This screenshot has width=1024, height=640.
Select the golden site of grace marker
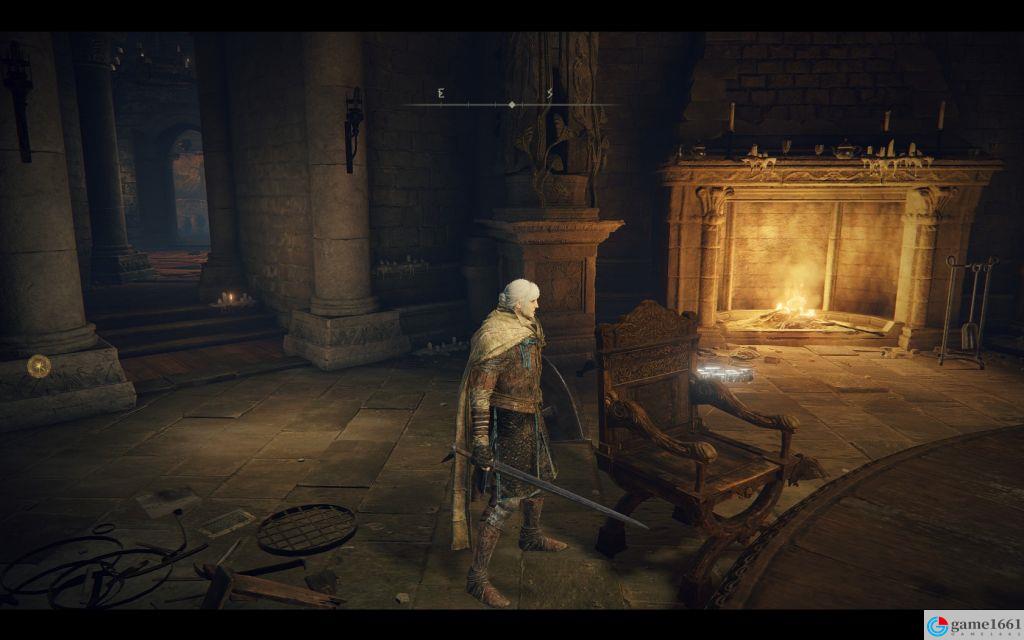[x=39, y=366]
